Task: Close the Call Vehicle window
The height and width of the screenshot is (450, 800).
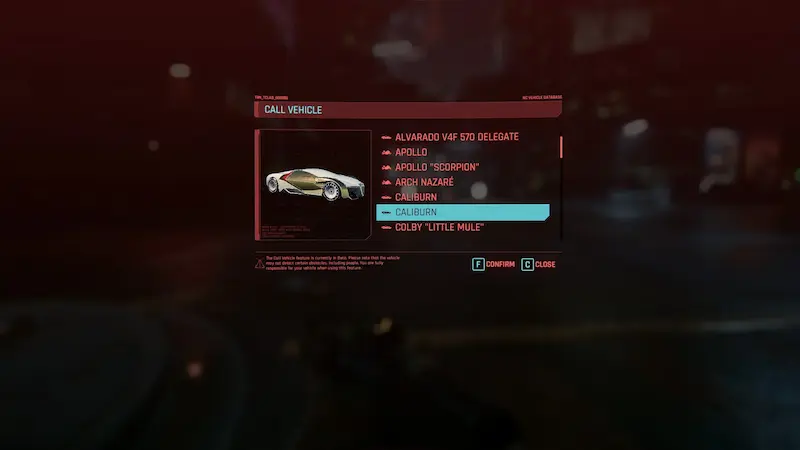Action: pos(538,265)
